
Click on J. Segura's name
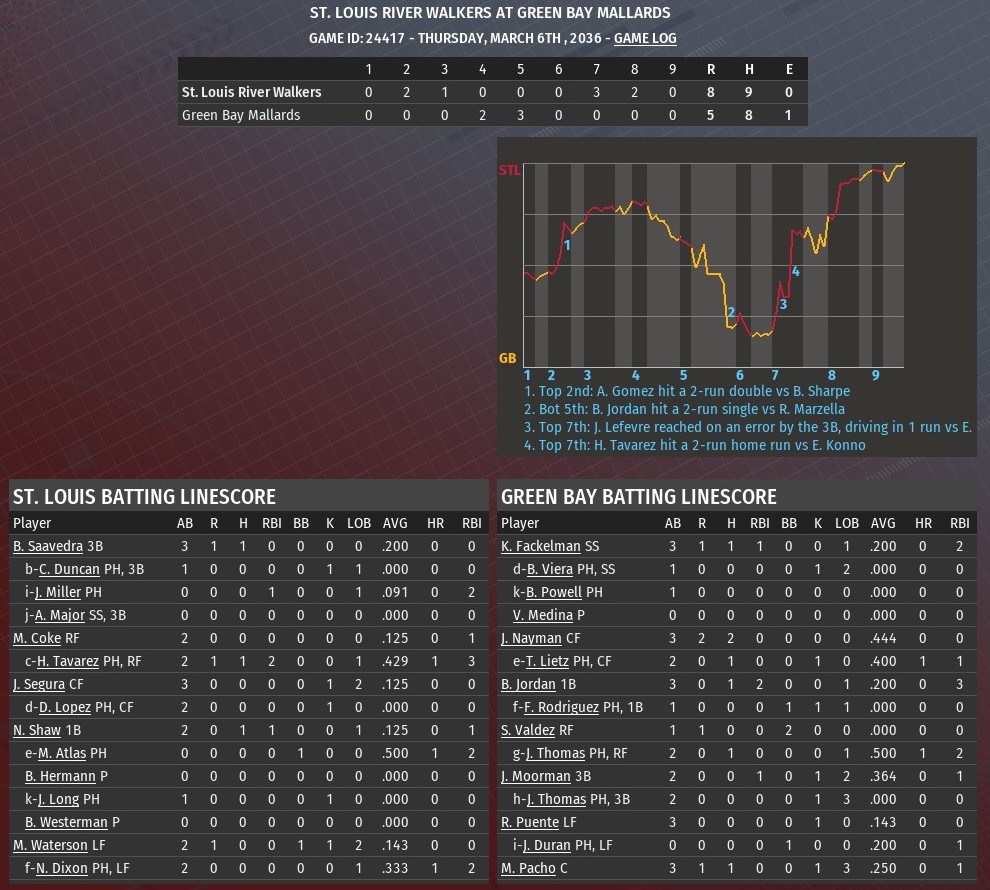(x=38, y=684)
